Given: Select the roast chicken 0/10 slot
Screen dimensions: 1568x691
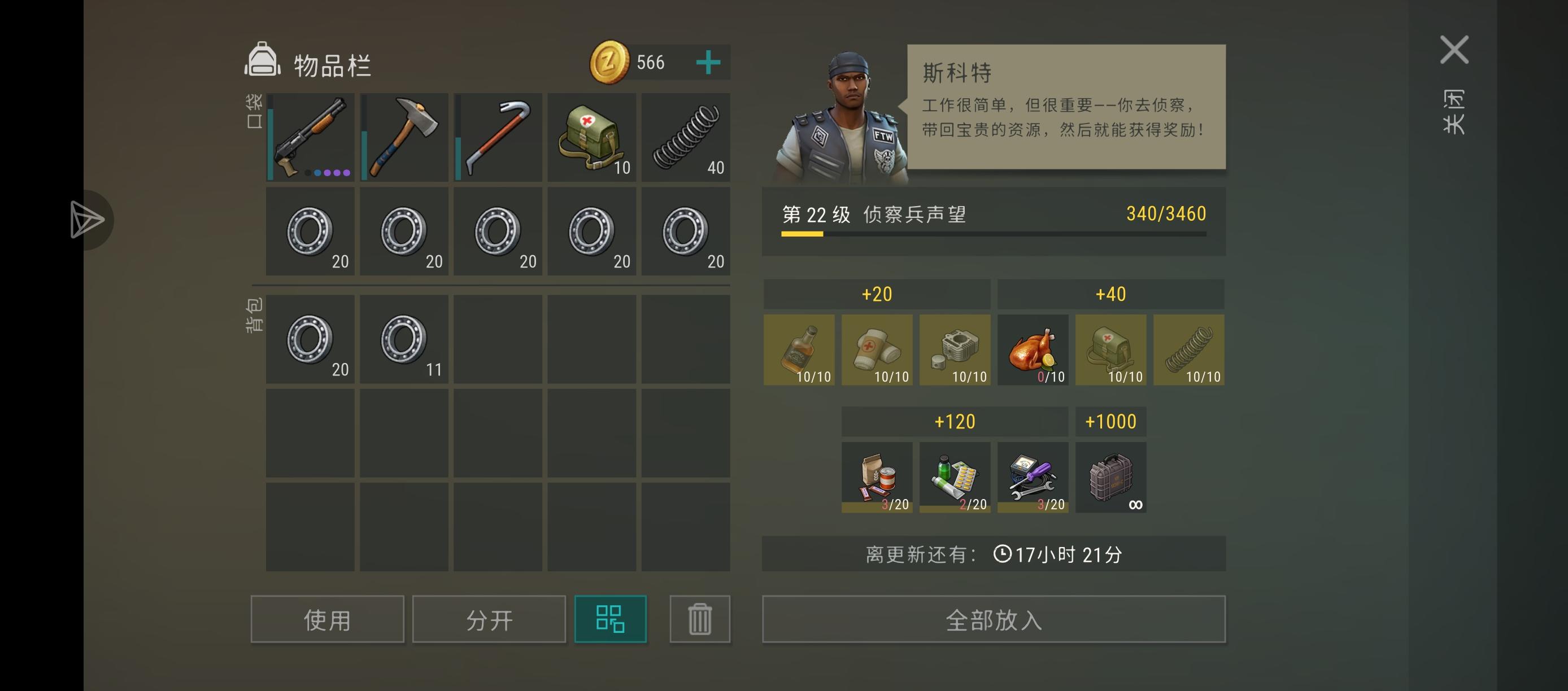Looking at the screenshot, I should tap(1033, 350).
